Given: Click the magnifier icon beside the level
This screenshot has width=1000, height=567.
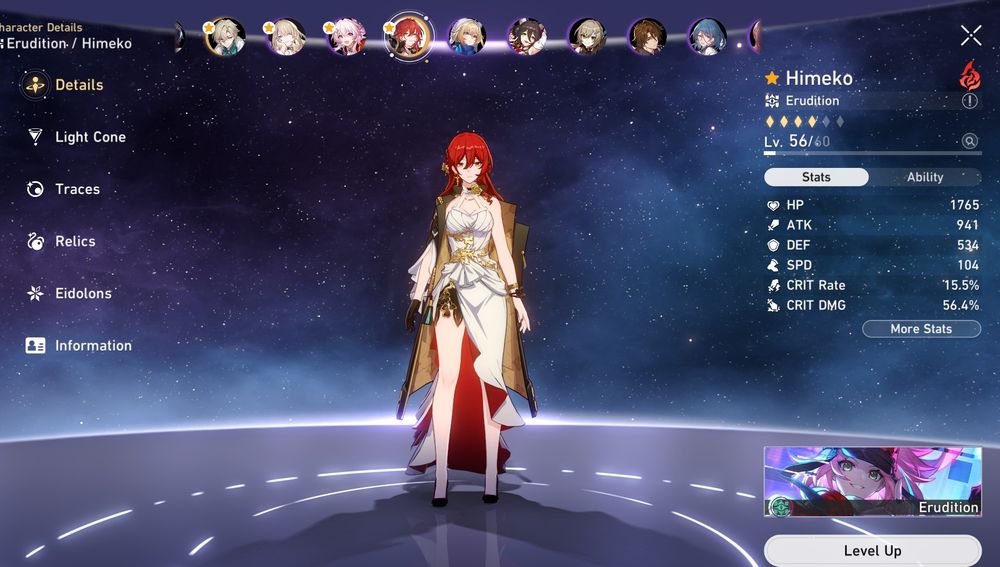Looking at the screenshot, I should [x=969, y=142].
